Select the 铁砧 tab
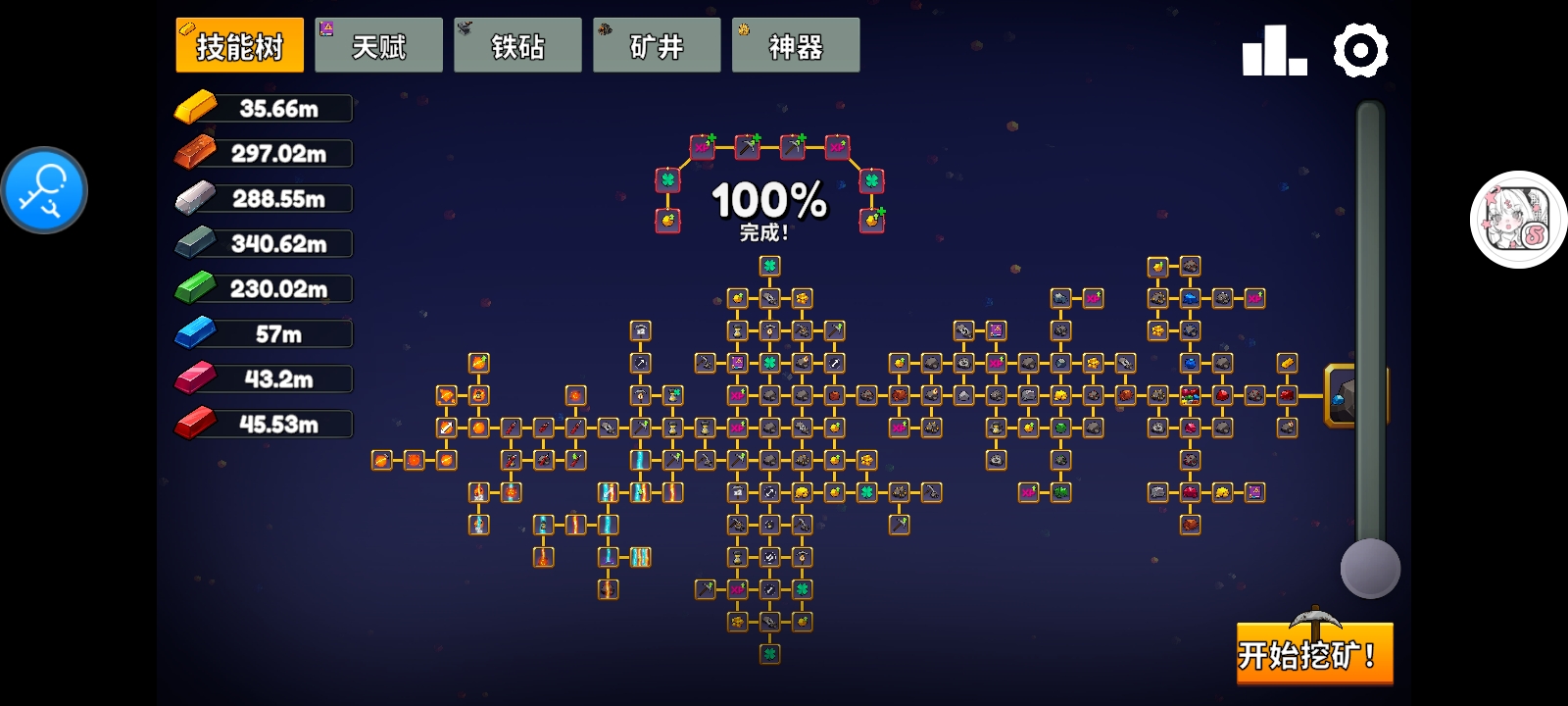 [x=517, y=45]
